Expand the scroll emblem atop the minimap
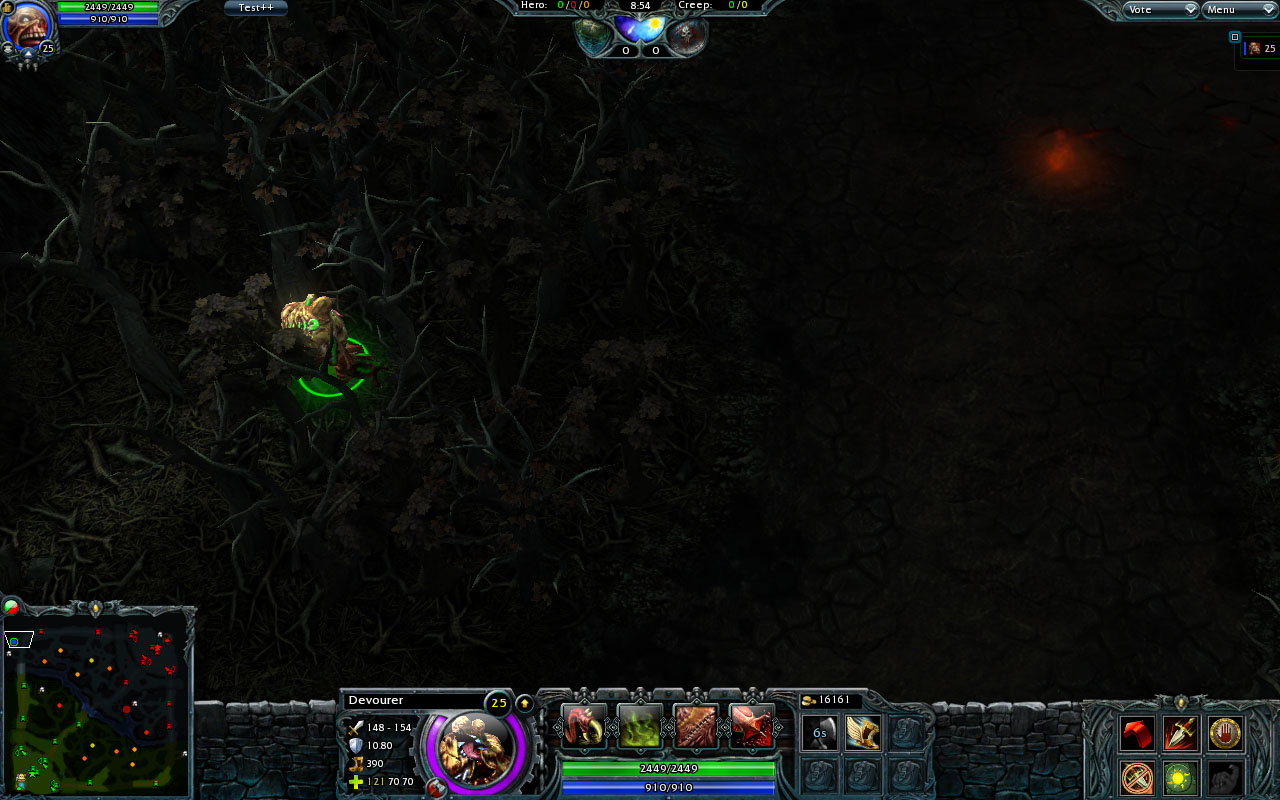 pos(97,607)
